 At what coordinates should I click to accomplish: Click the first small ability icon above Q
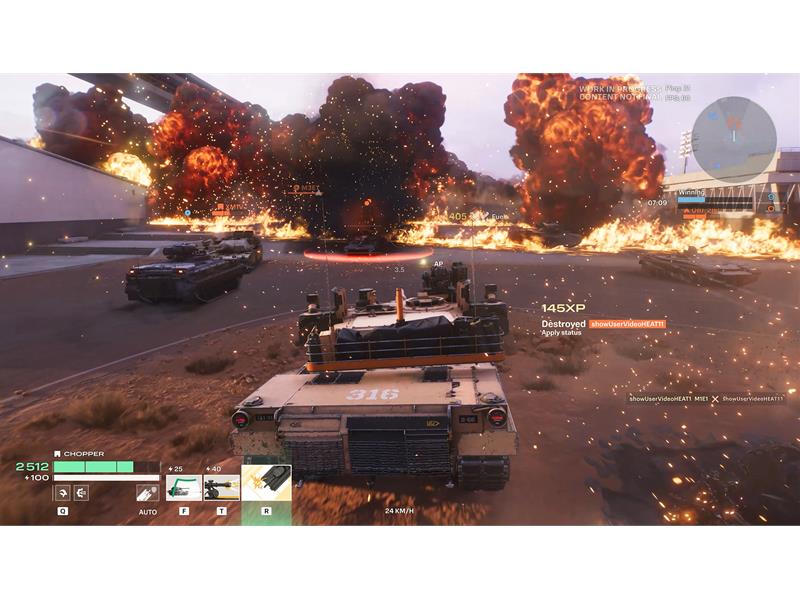pyautogui.click(x=62, y=492)
